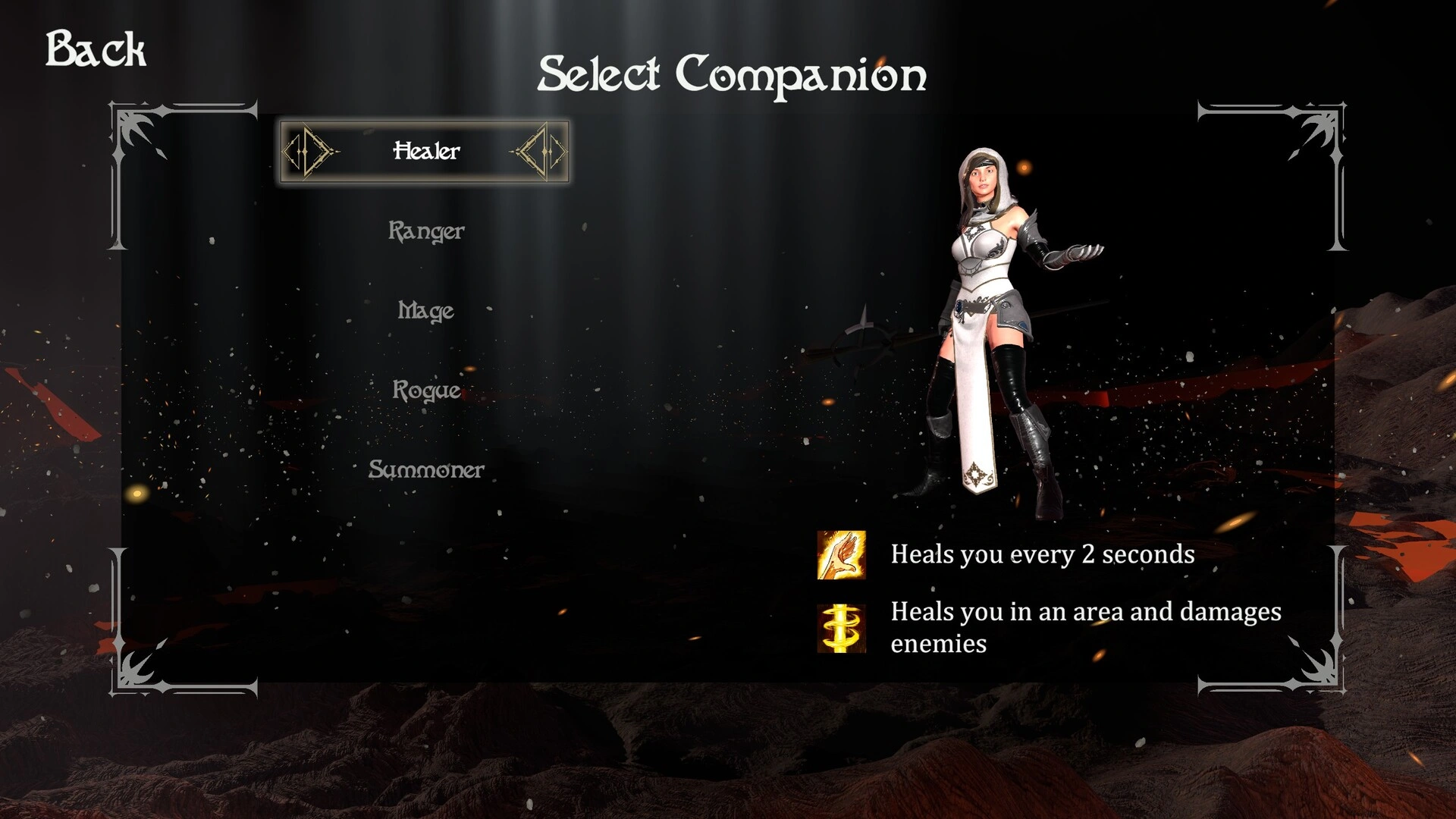Image resolution: width=1456 pixels, height=819 pixels.
Task: Go back using the Back button
Action: coord(96,49)
